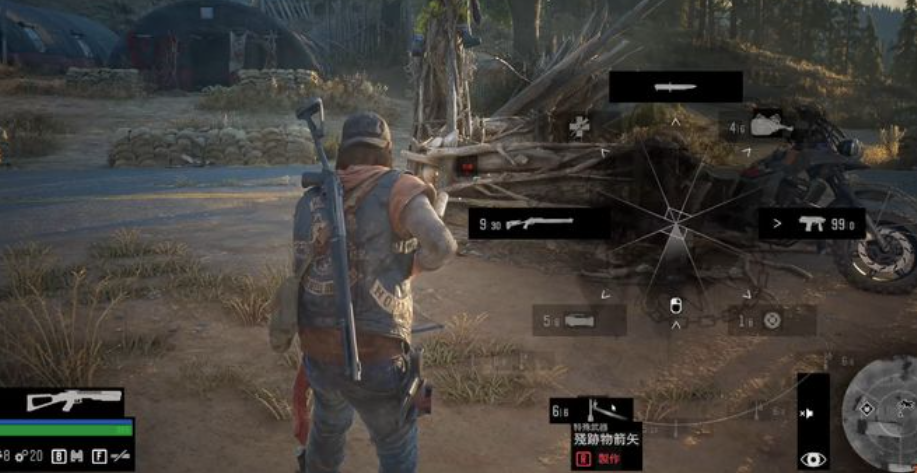
Task: Choose the shotgun slot in weapon wheel
Action: click(x=539, y=223)
